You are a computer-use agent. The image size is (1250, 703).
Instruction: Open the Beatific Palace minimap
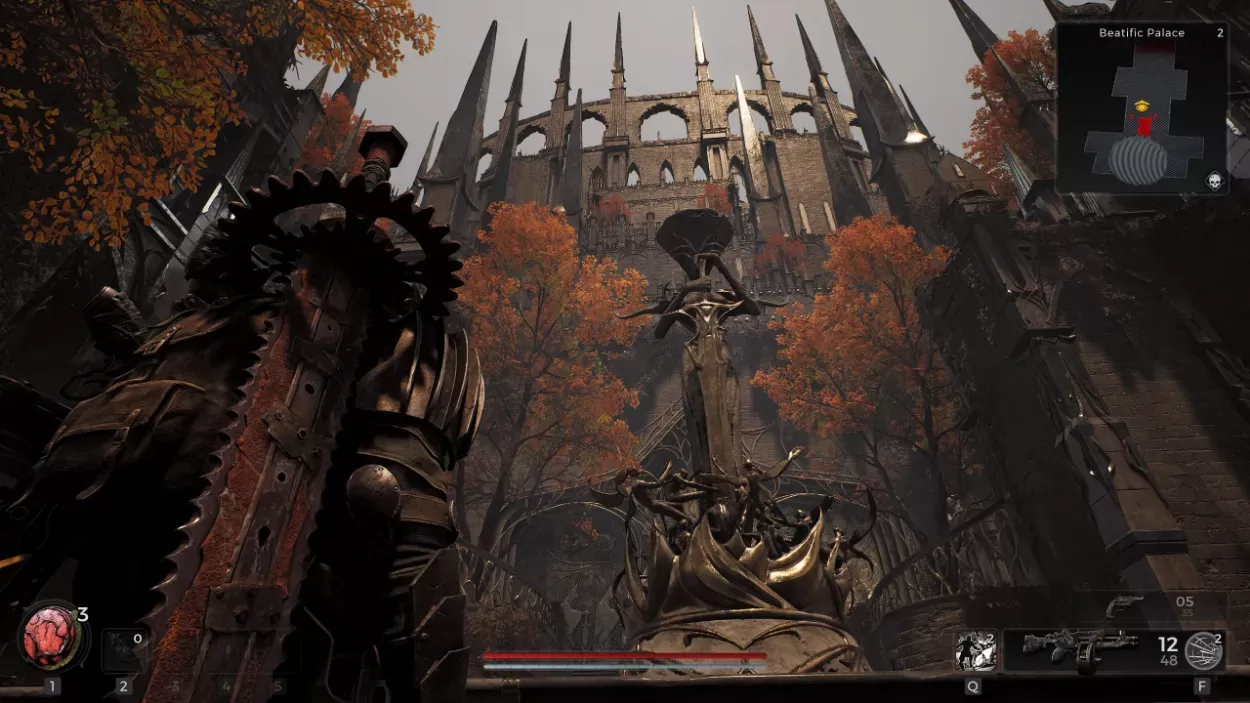tap(1141, 108)
